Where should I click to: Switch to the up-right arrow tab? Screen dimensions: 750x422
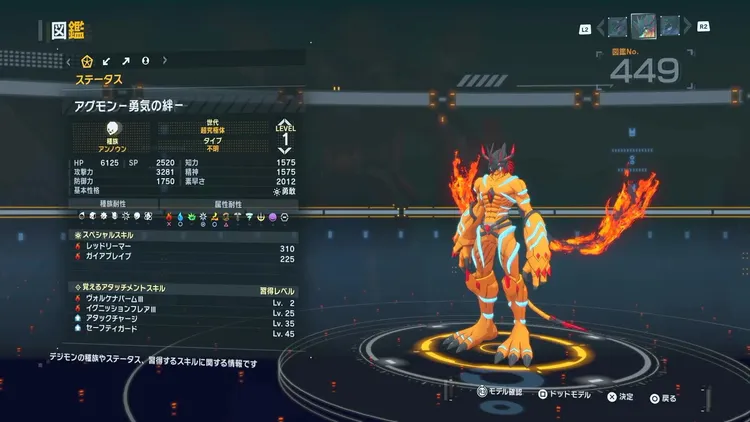(127, 60)
